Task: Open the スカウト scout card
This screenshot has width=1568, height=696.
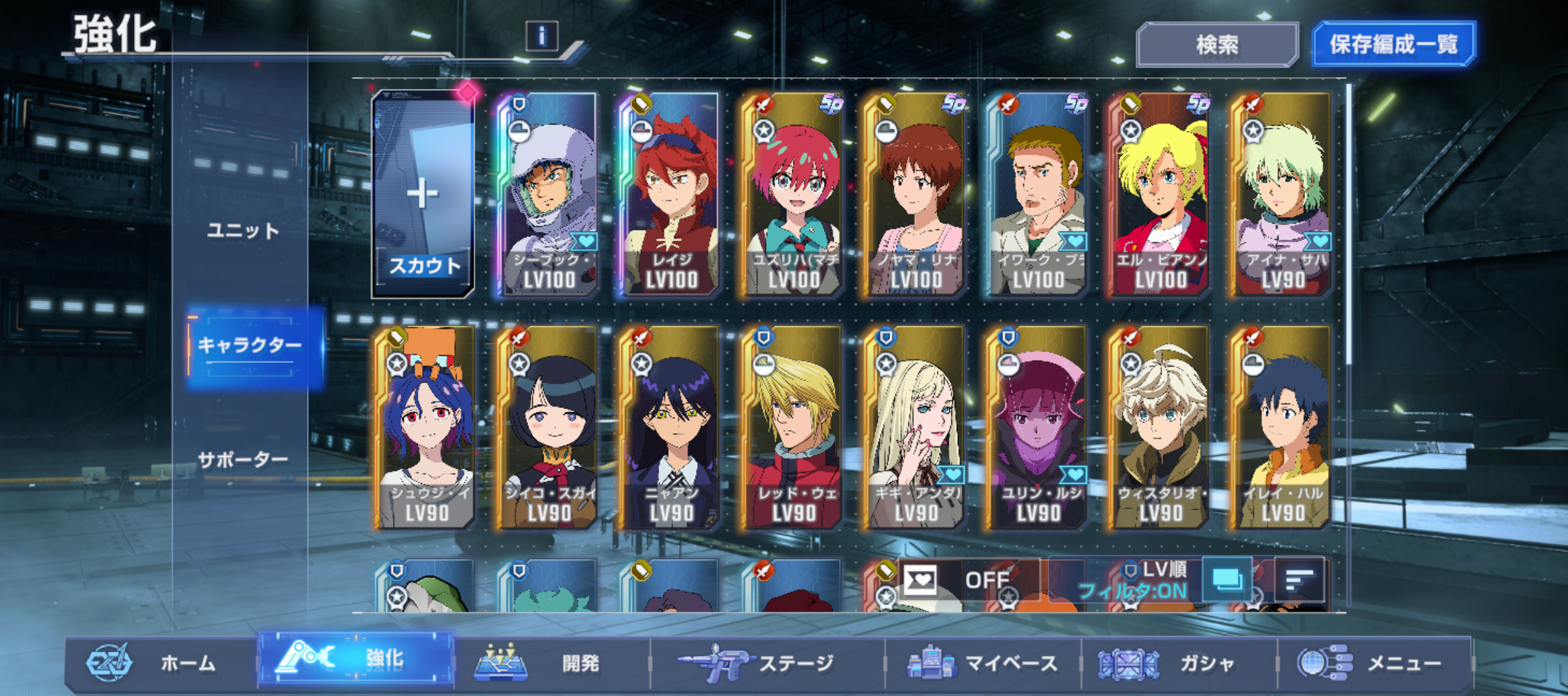Action: [423, 194]
